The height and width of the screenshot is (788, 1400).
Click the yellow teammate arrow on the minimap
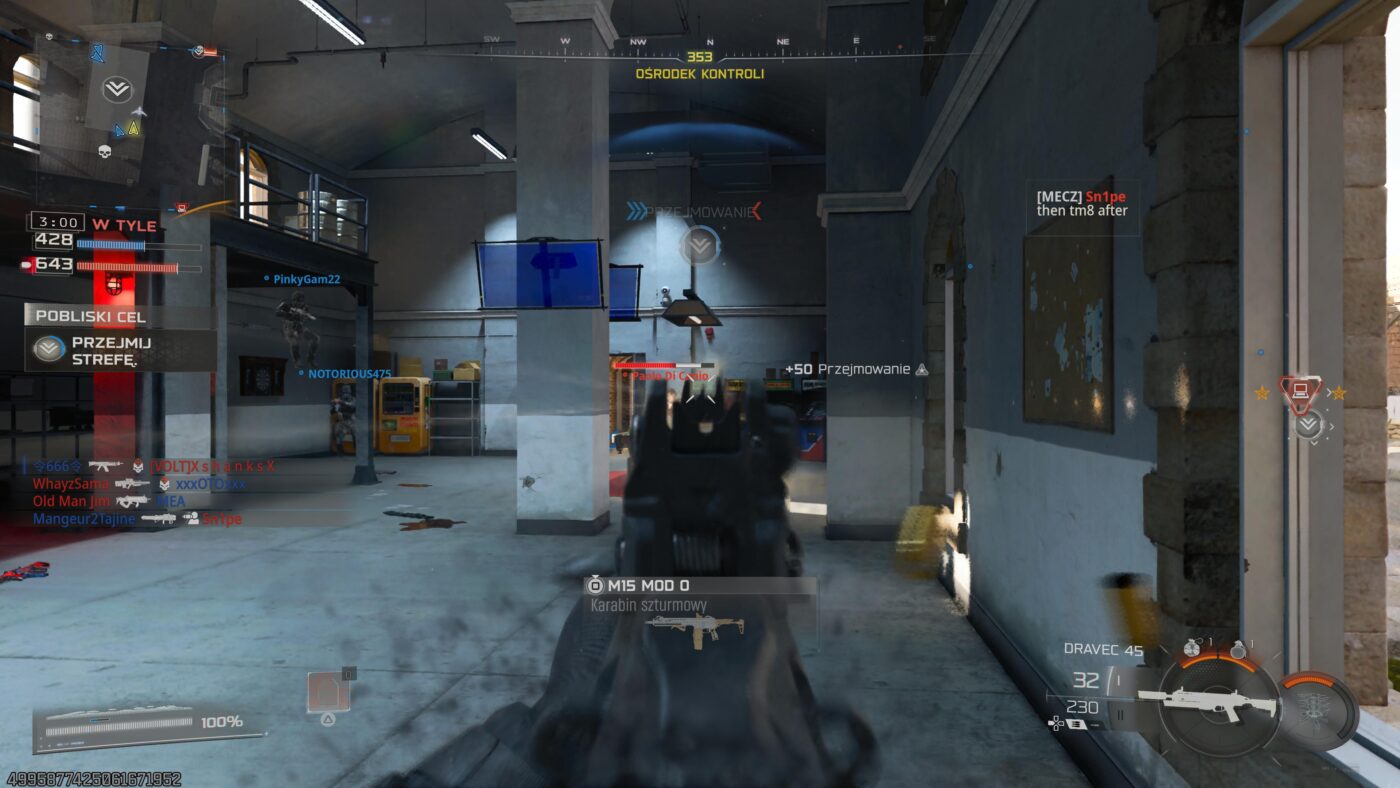[134, 130]
